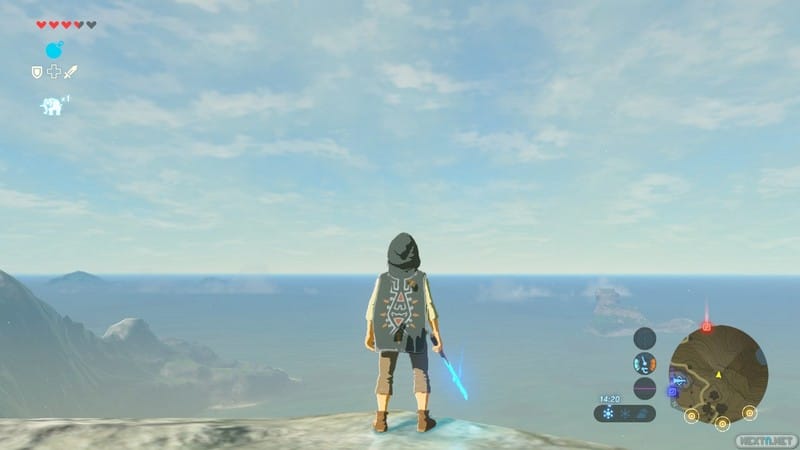Image resolution: width=800 pixels, height=450 pixels.
Task: Open the circular minimap
Action: [718, 372]
